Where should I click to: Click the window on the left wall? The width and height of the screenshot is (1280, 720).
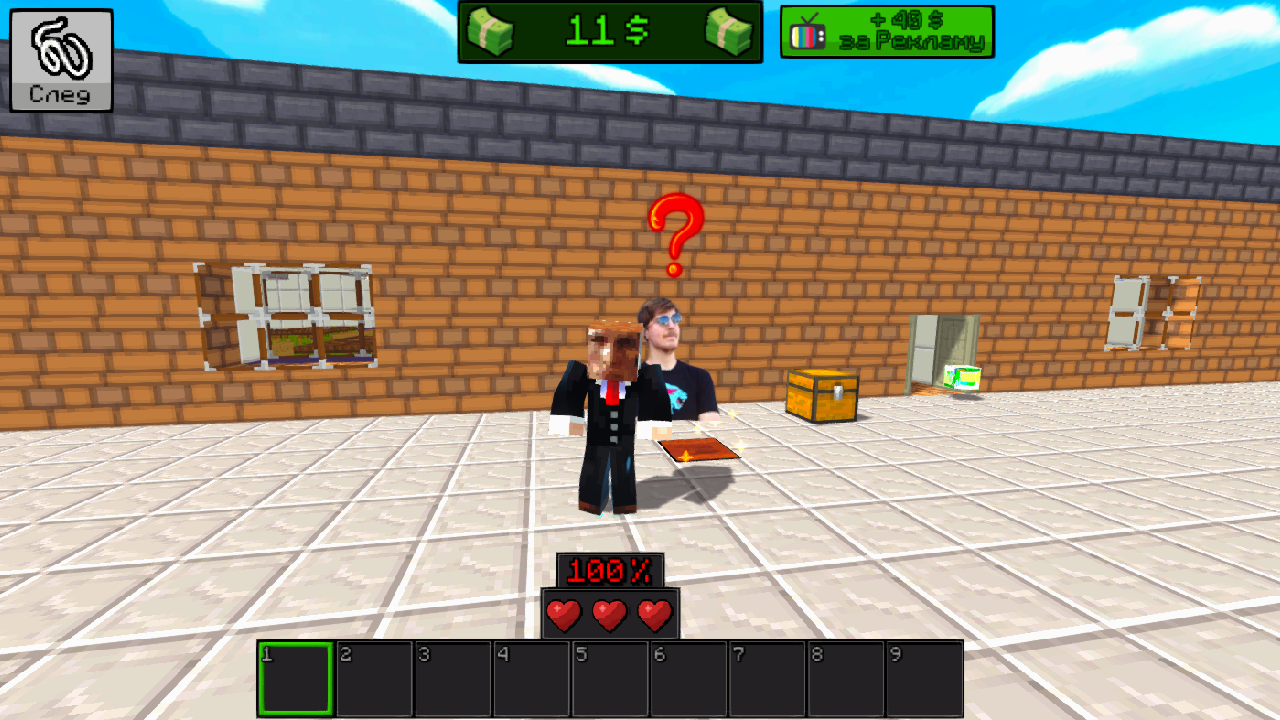tap(283, 315)
